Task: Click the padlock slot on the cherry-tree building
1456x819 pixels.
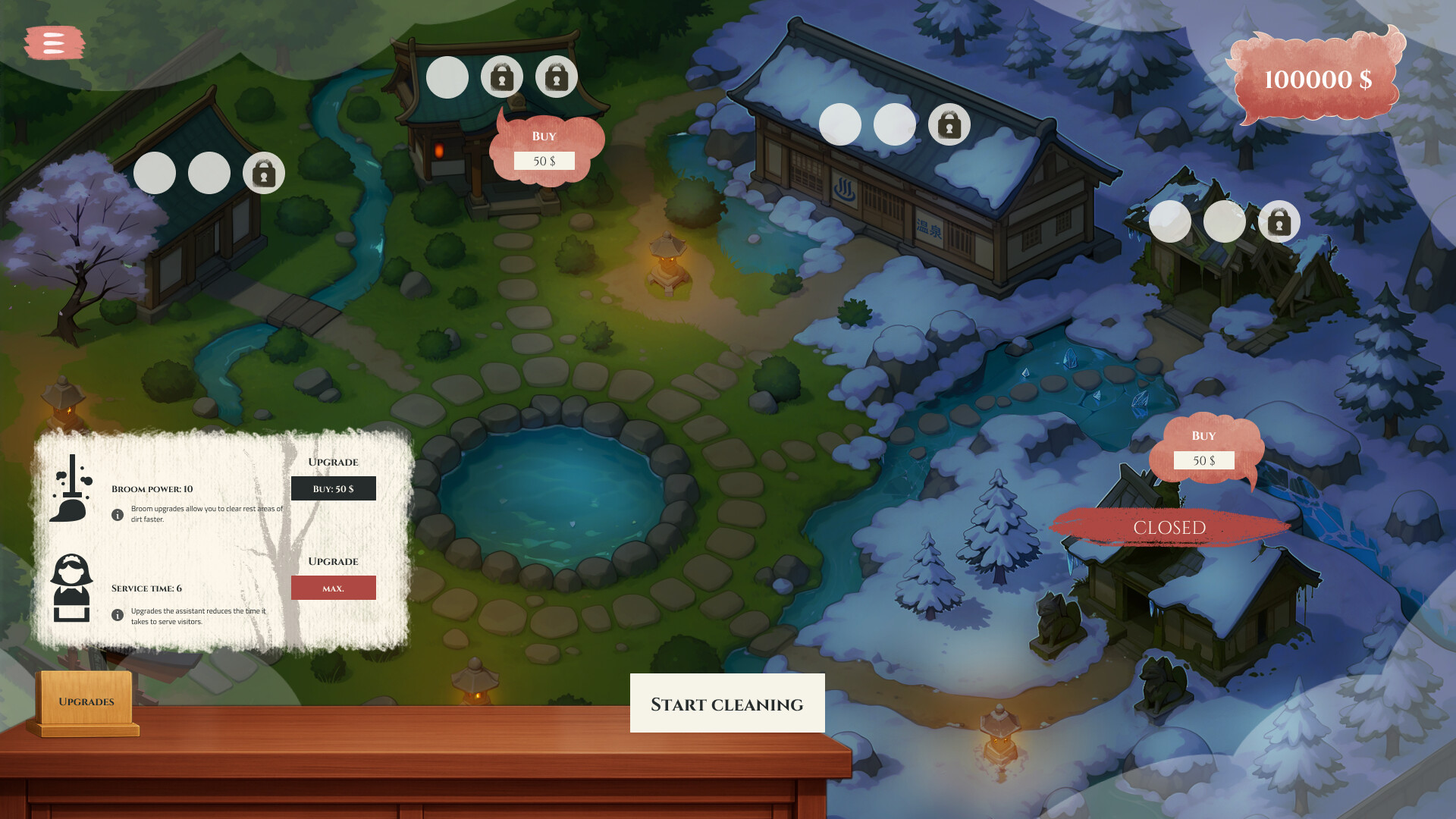Action: click(x=263, y=173)
